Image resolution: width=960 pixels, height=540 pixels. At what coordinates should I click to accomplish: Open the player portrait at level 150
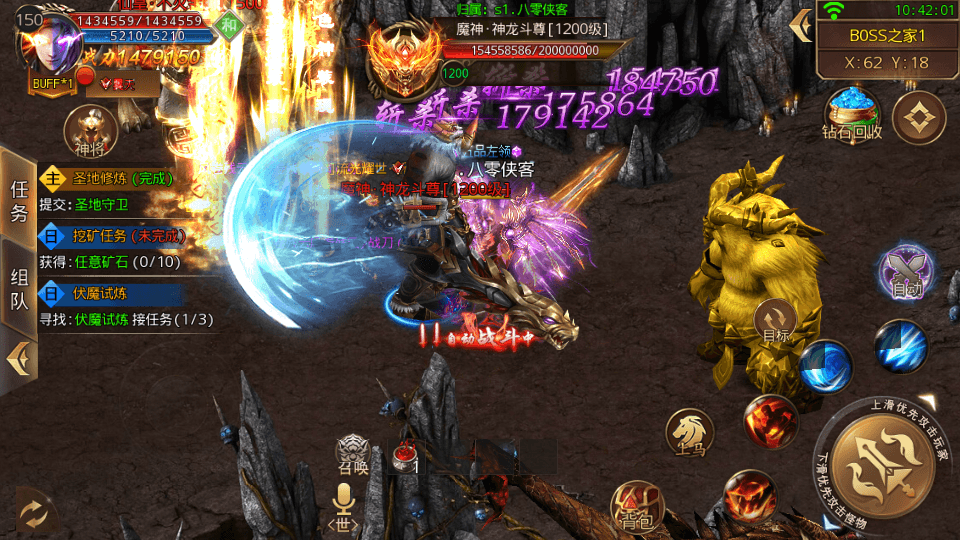point(50,47)
